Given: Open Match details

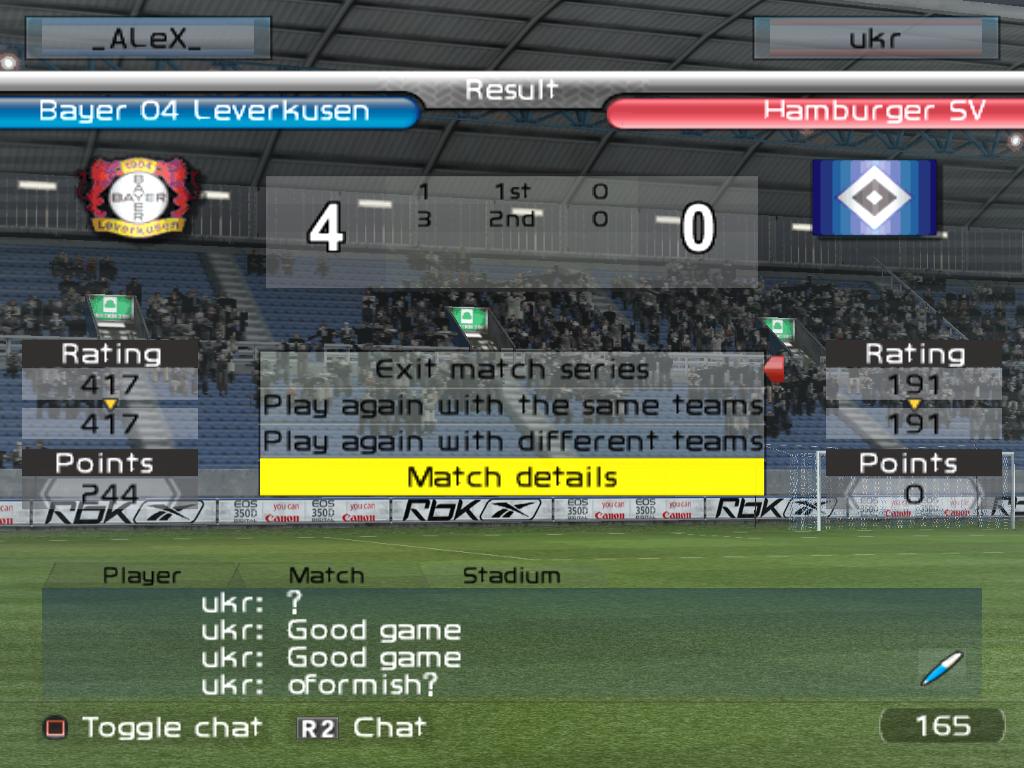Looking at the screenshot, I should [512, 477].
